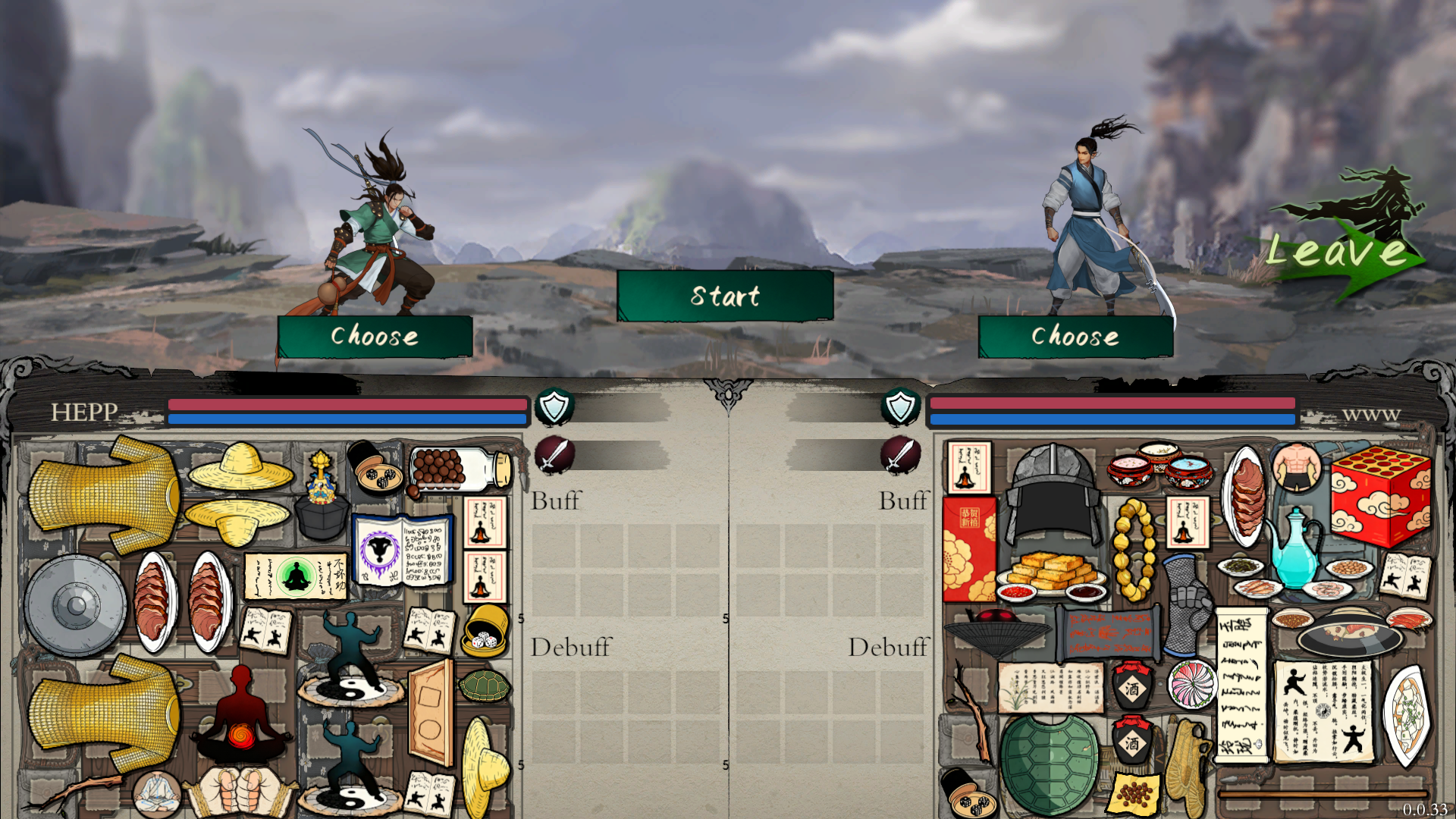Pick the open book with purple demon emblem
The height and width of the screenshot is (819, 1456).
pyautogui.click(x=403, y=551)
